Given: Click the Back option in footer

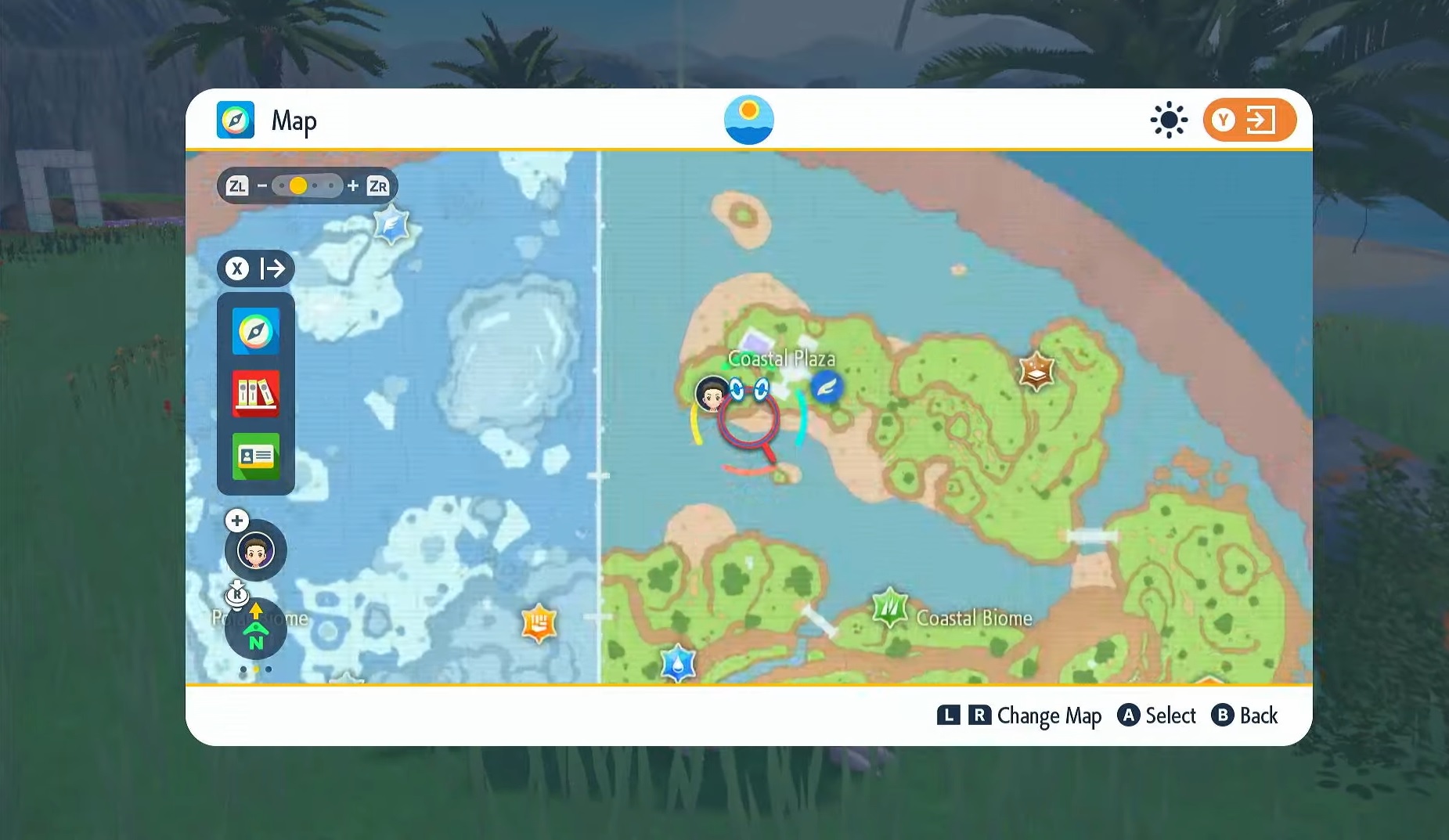Looking at the screenshot, I should [x=1245, y=716].
